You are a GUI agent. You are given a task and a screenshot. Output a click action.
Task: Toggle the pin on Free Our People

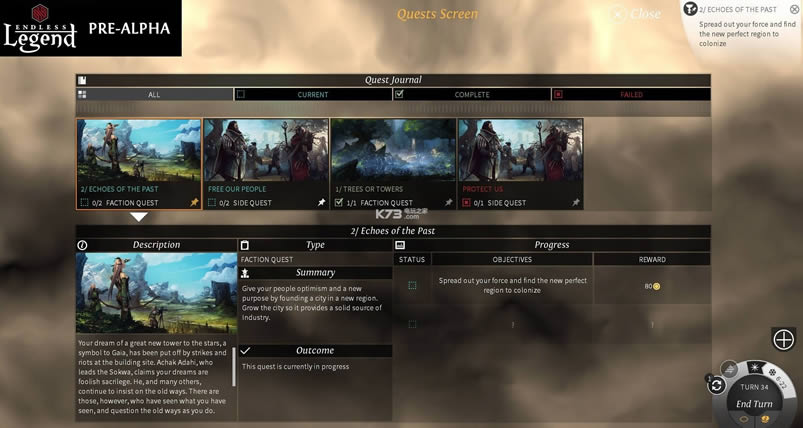pyautogui.click(x=321, y=202)
